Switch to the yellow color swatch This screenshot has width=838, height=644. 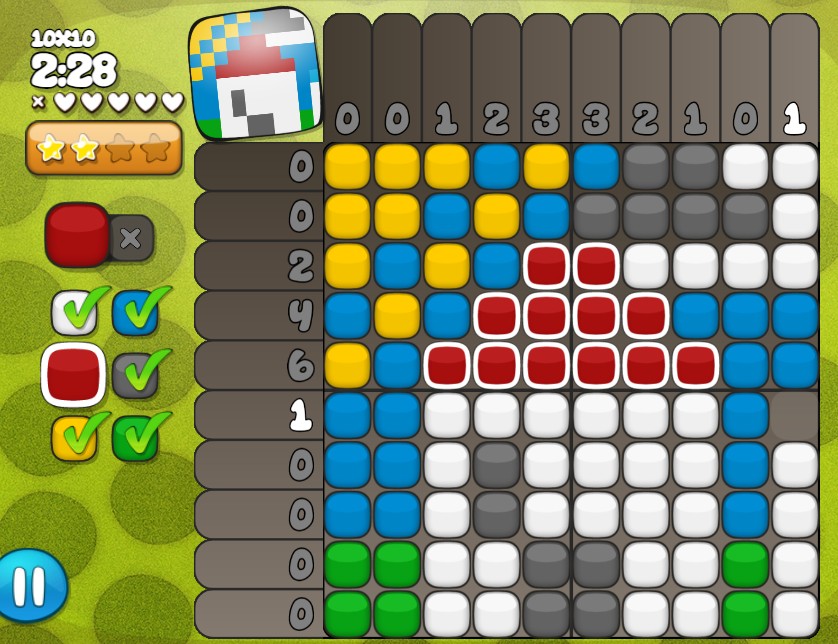(x=74, y=438)
